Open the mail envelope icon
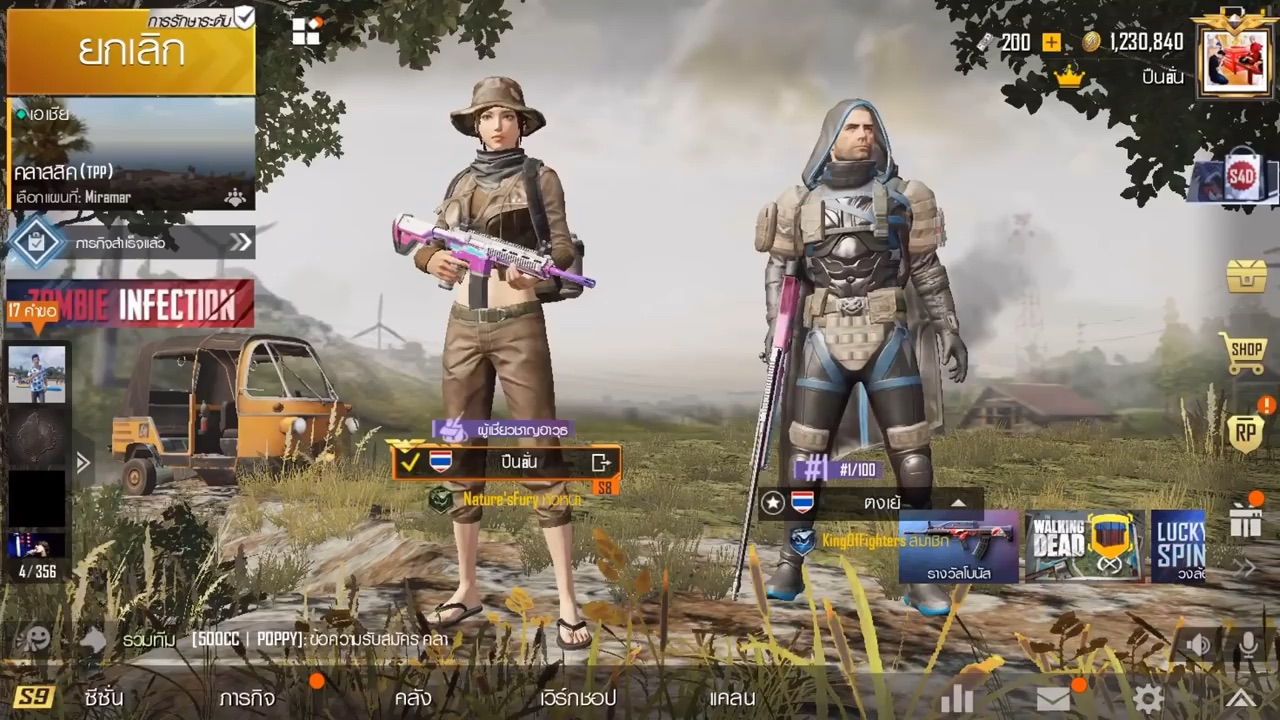The image size is (1280, 720). coord(1053,698)
